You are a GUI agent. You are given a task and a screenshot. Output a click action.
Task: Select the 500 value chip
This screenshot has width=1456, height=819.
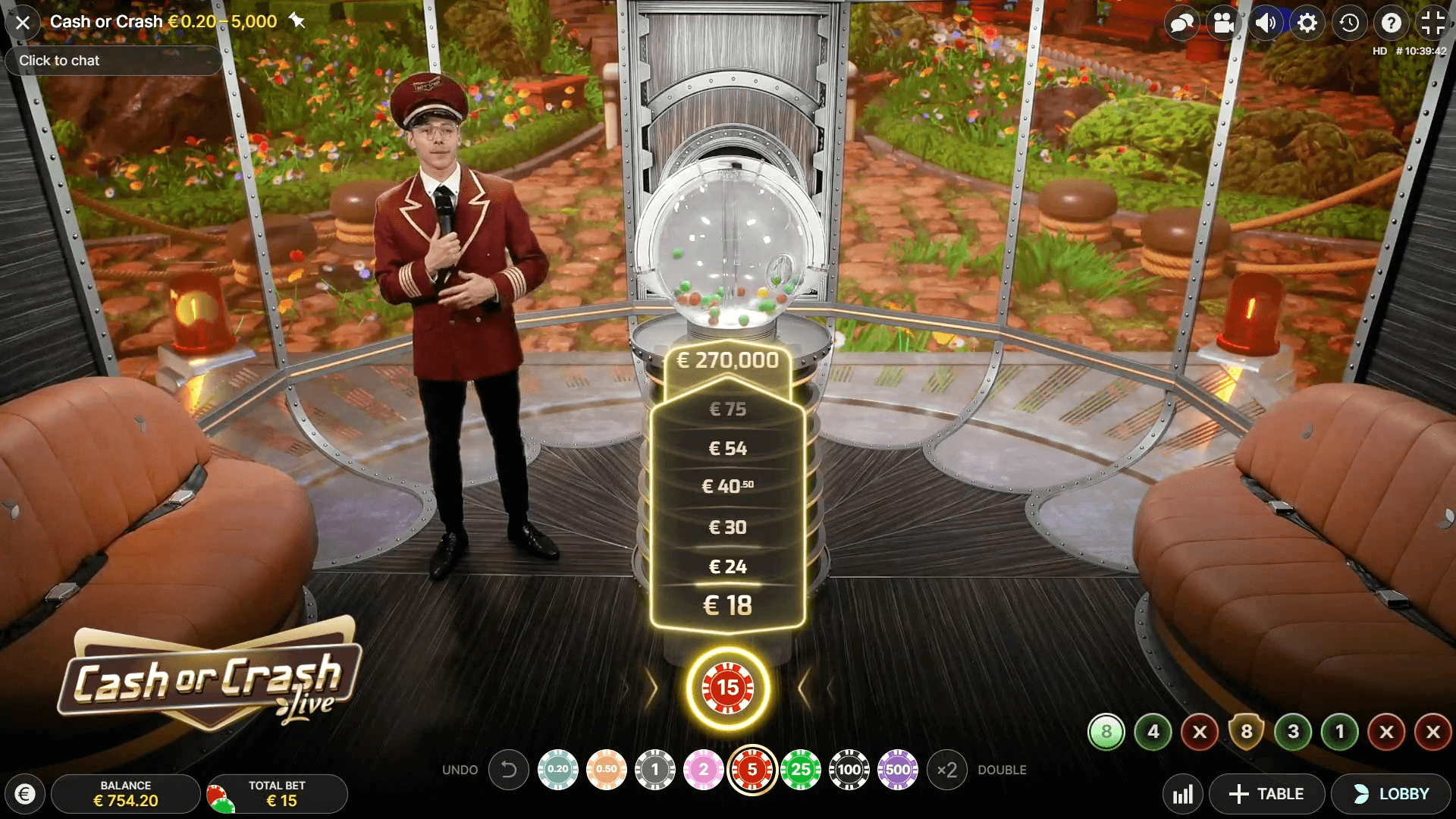pyautogui.click(x=899, y=770)
